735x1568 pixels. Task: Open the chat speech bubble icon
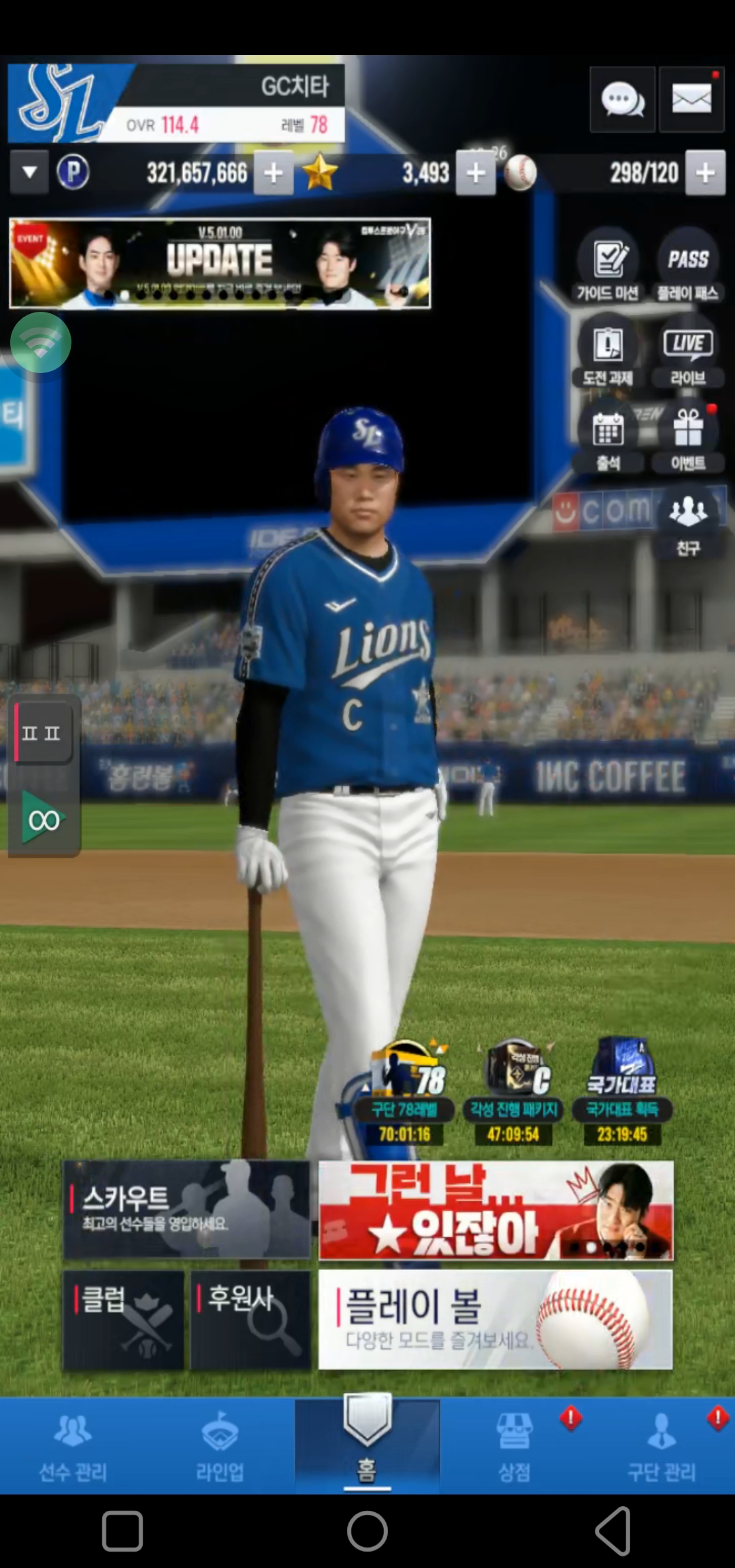point(622,100)
